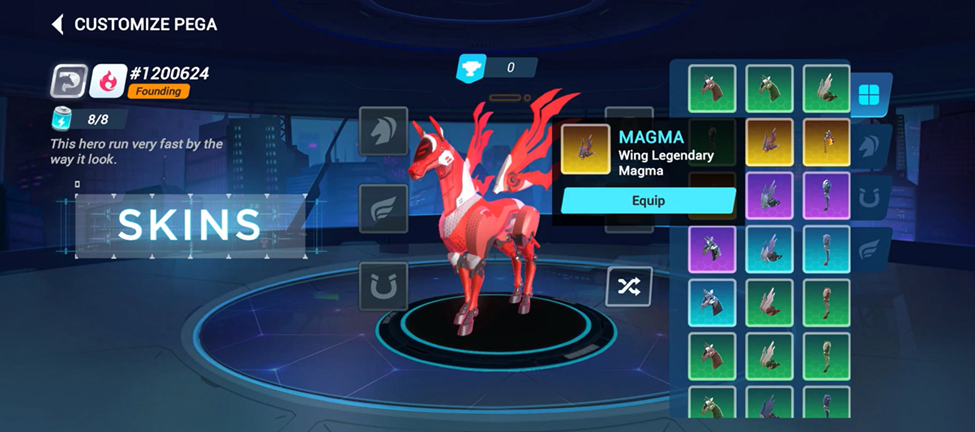Show all skins with the four-square grid tab
975x432 pixels.
point(869,96)
